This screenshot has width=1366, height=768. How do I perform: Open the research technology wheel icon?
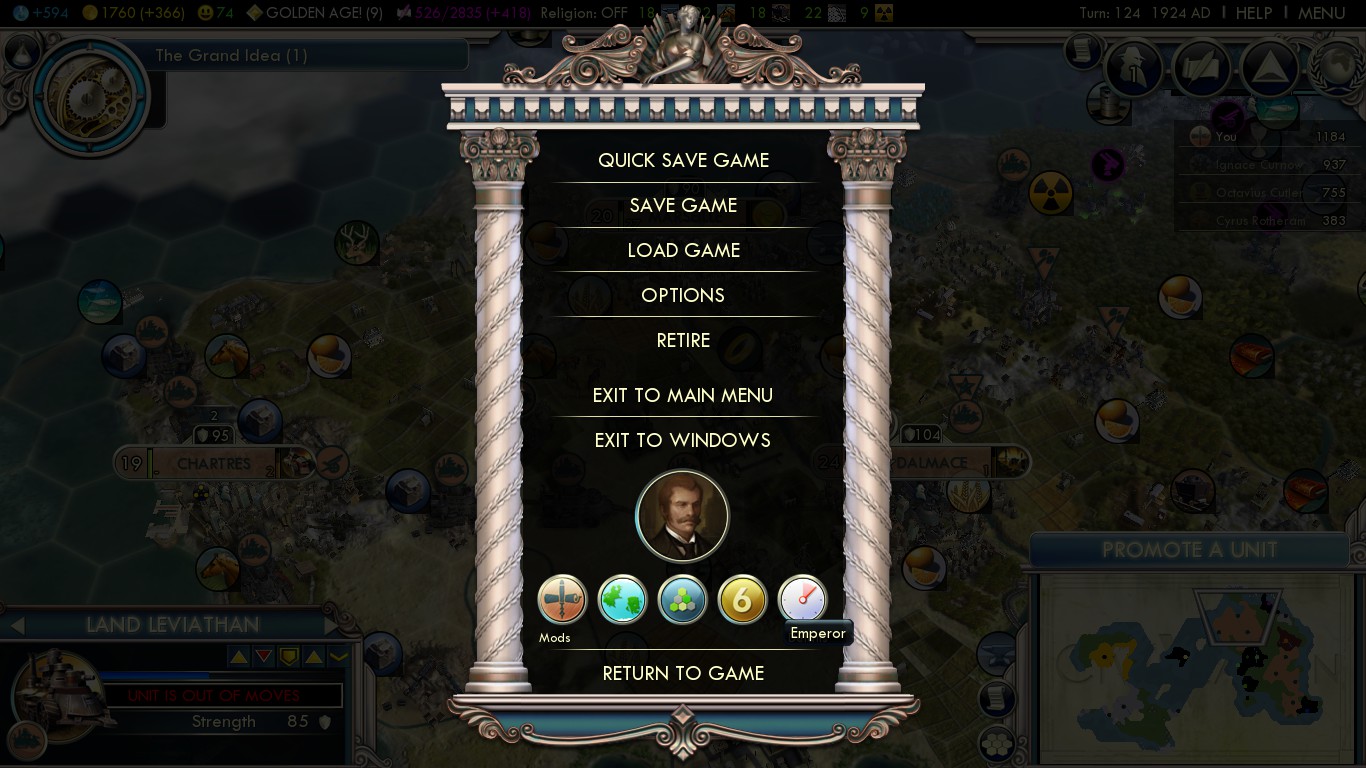[88, 95]
